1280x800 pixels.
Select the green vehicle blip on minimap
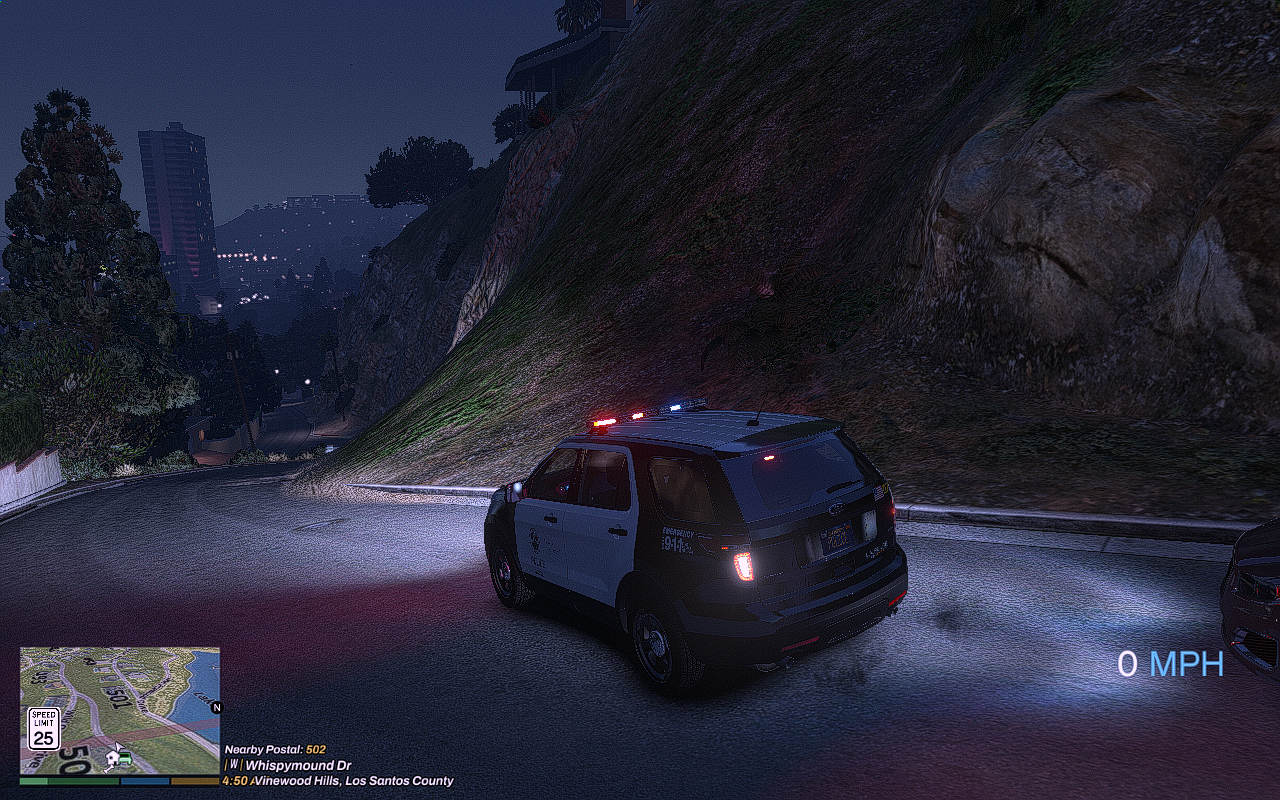(x=126, y=757)
